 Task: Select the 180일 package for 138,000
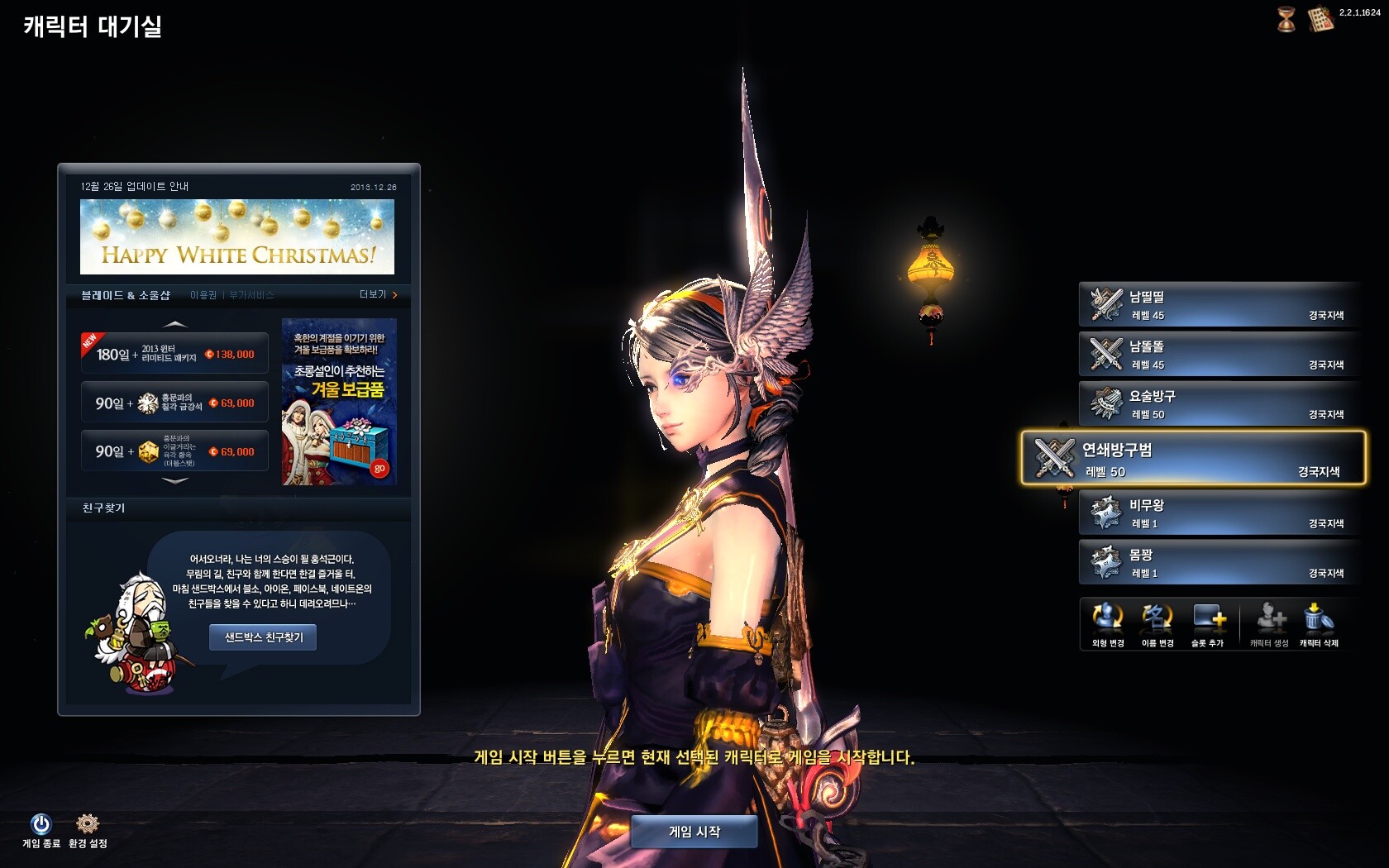(x=175, y=354)
